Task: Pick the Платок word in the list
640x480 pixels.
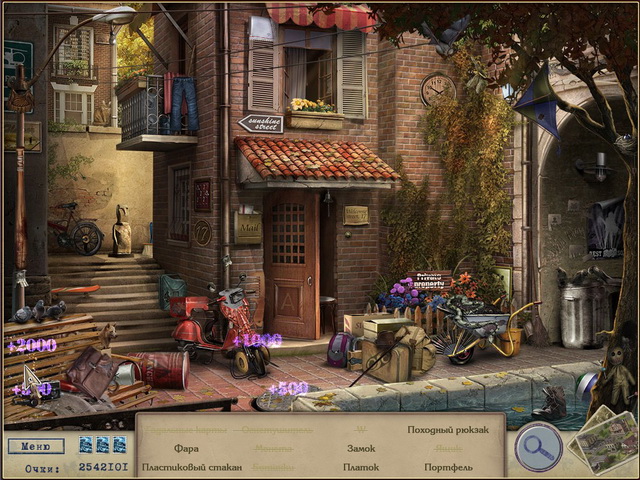Action: coord(361,467)
